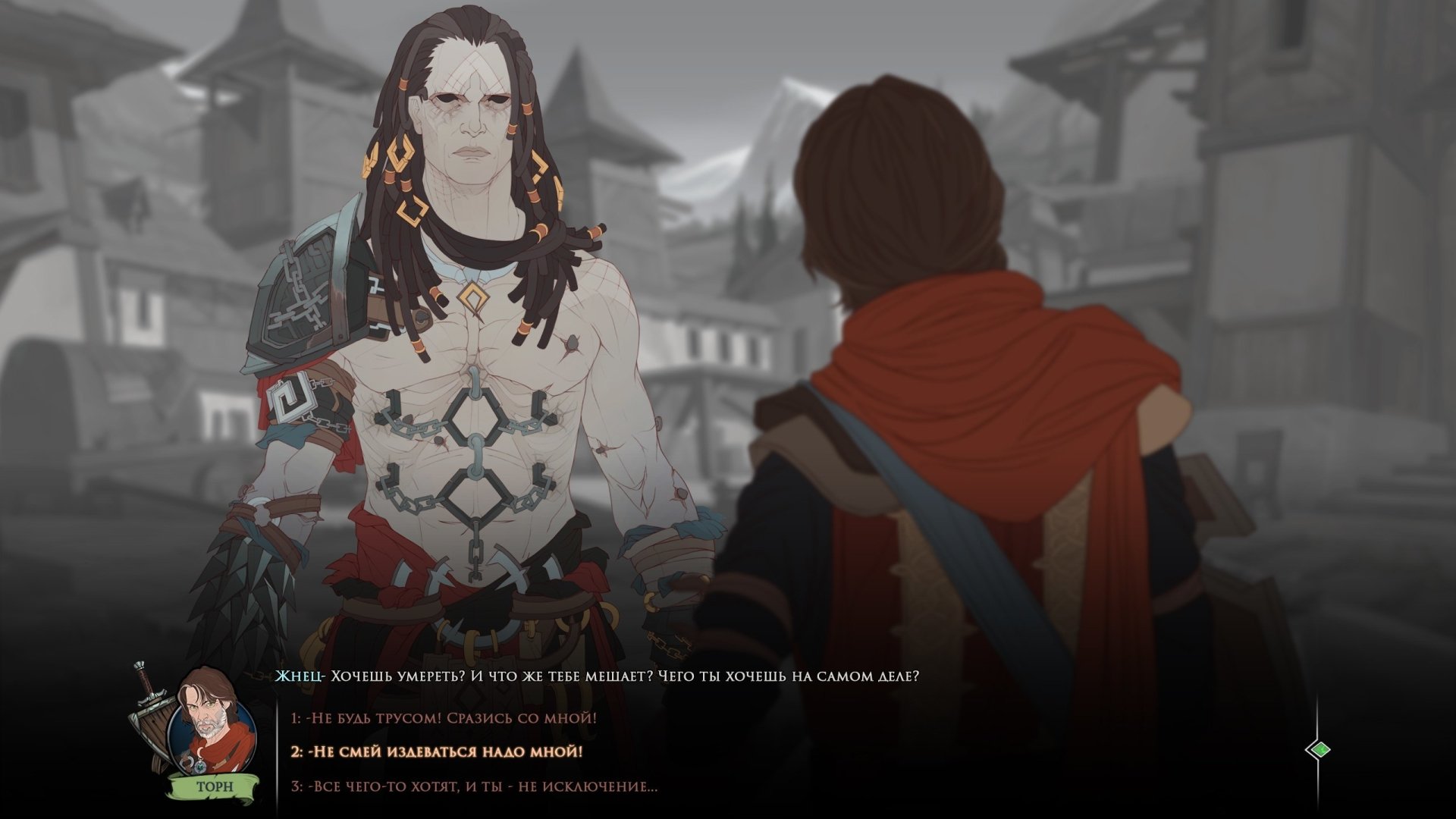1456x819 pixels.
Task: Click the green amulet on Торн's portrait
Action: 200,767
